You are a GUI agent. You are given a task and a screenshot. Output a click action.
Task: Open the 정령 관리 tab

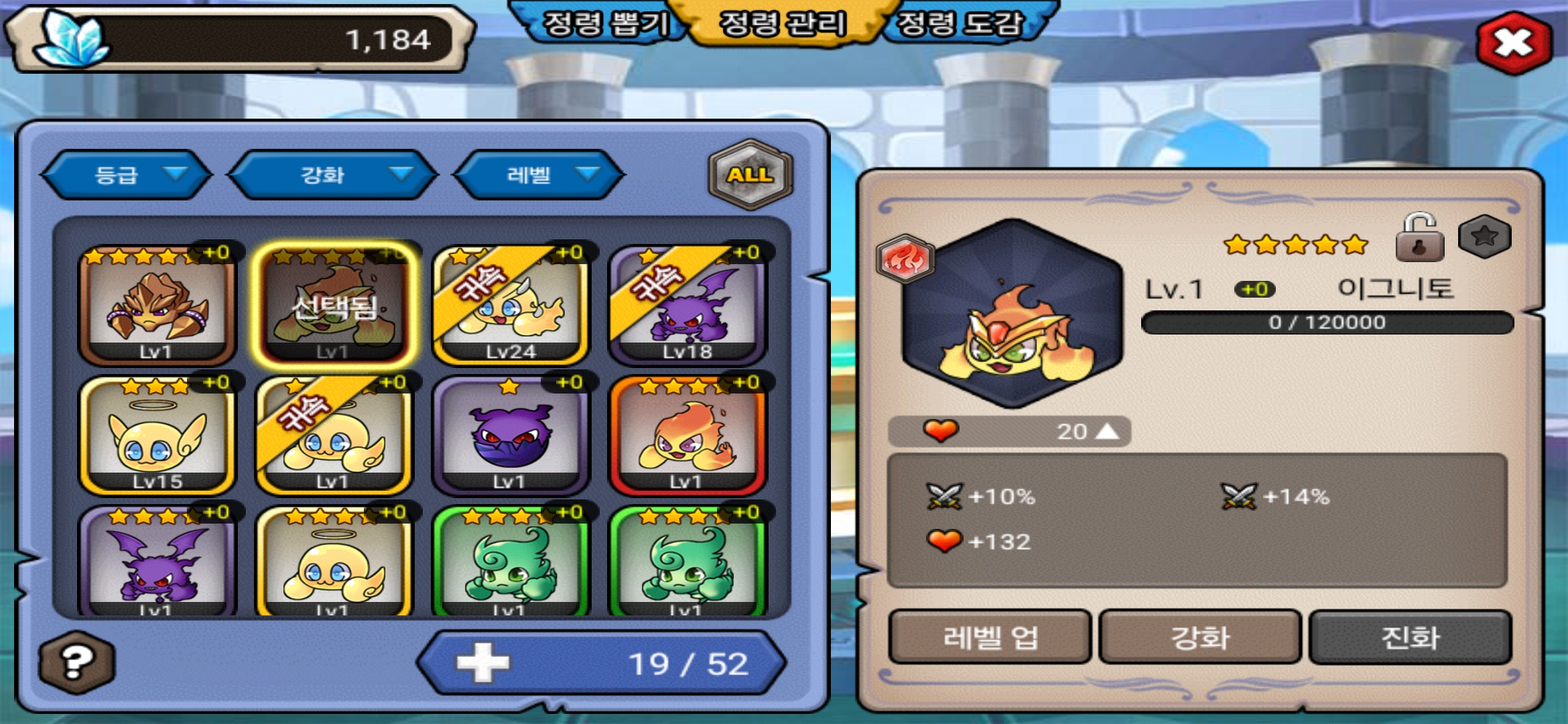pos(783,24)
